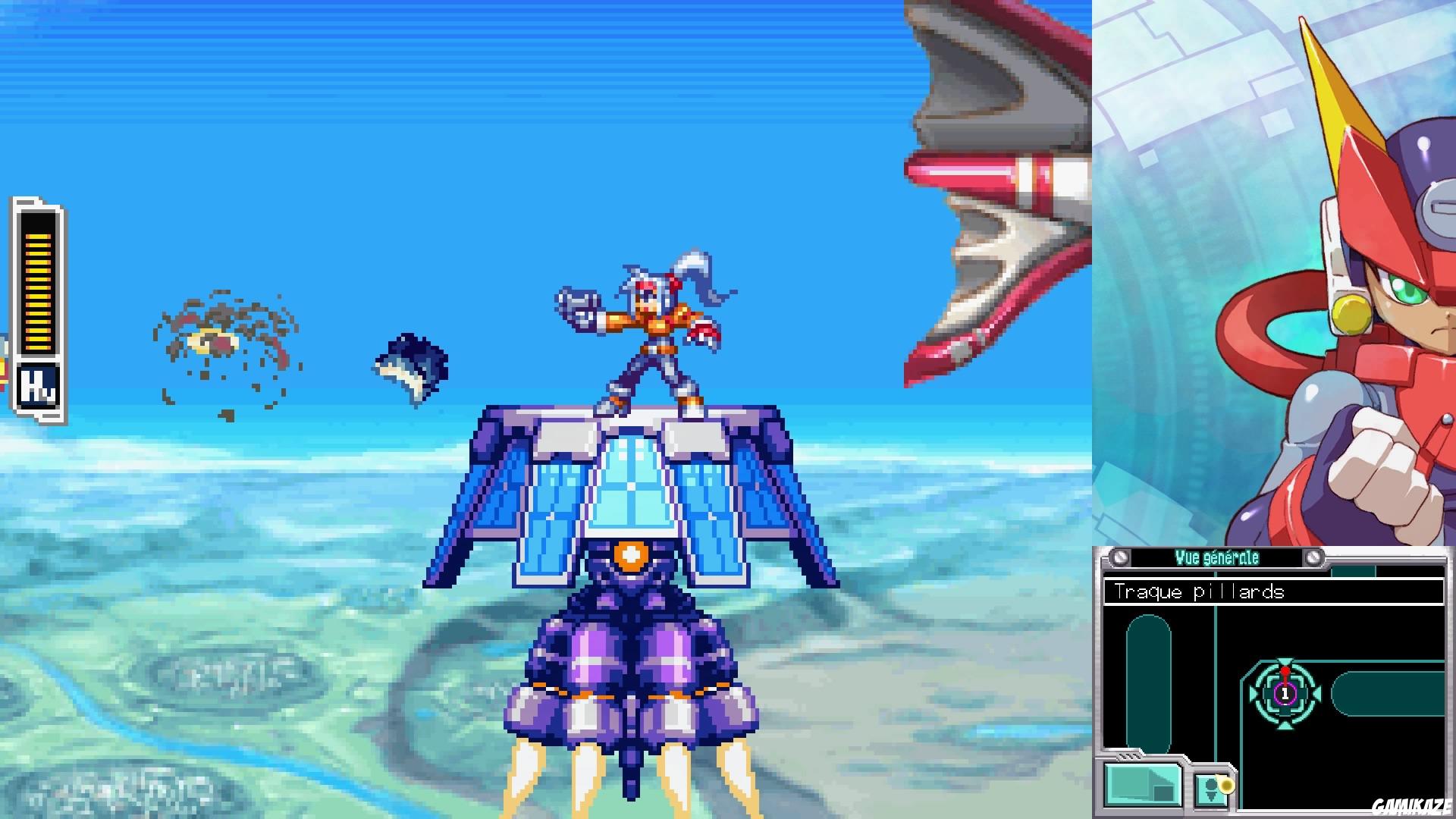Viewport: 1456px width, 819px height.
Task: Select the yellow item icon beside the map thumbnail
Action: tap(1227, 785)
